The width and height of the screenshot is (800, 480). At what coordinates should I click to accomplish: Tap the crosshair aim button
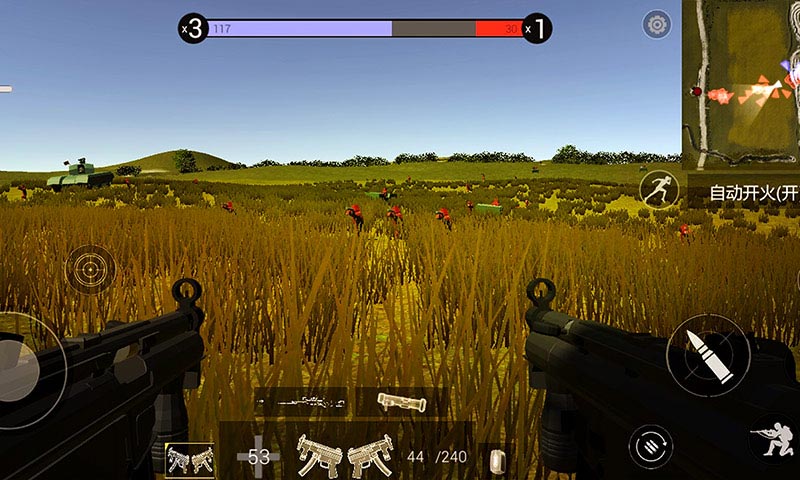click(x=90, y=269)
